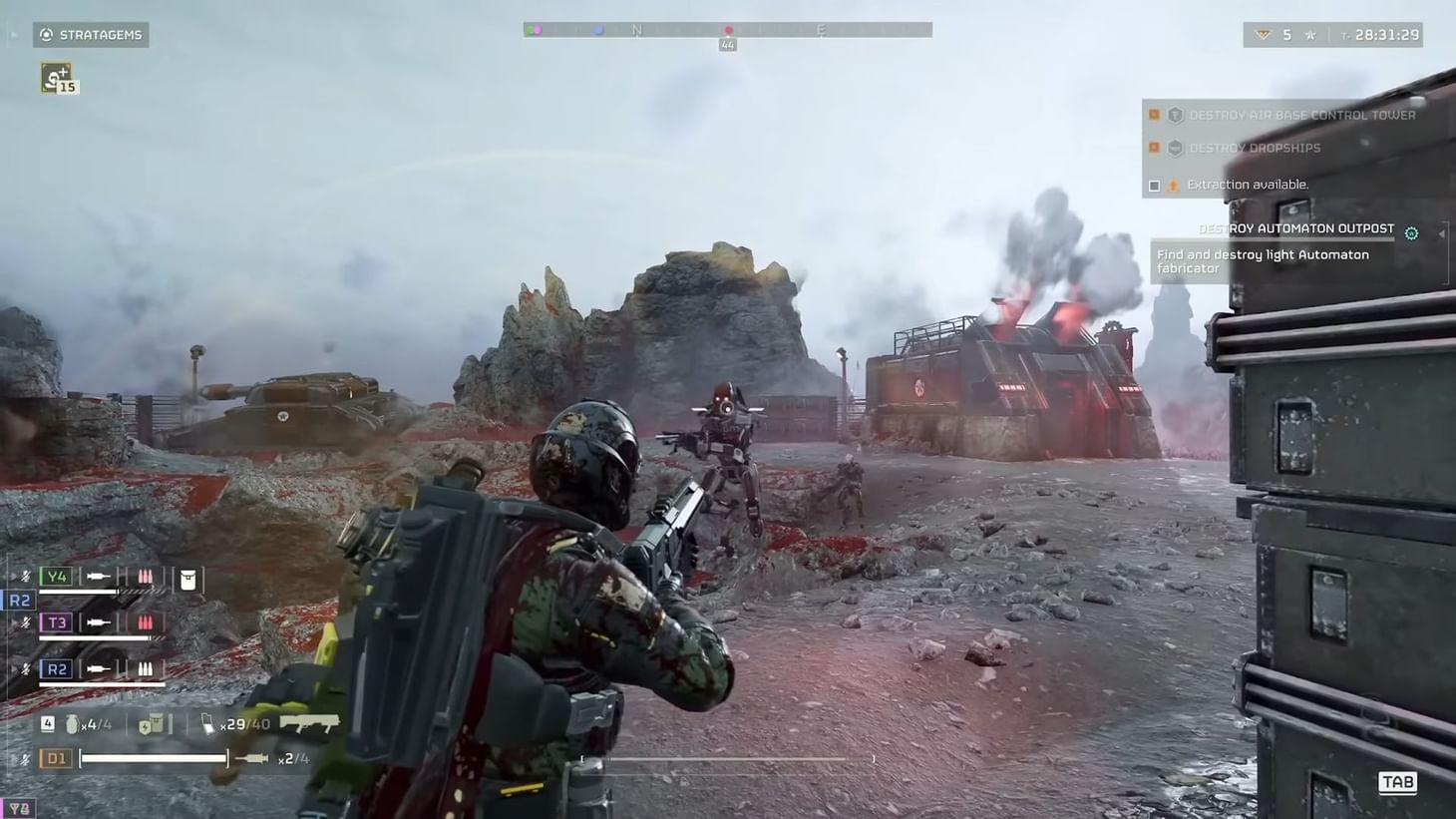
Task: Open the R2 ping callout on the left
Action: point(19,600)
